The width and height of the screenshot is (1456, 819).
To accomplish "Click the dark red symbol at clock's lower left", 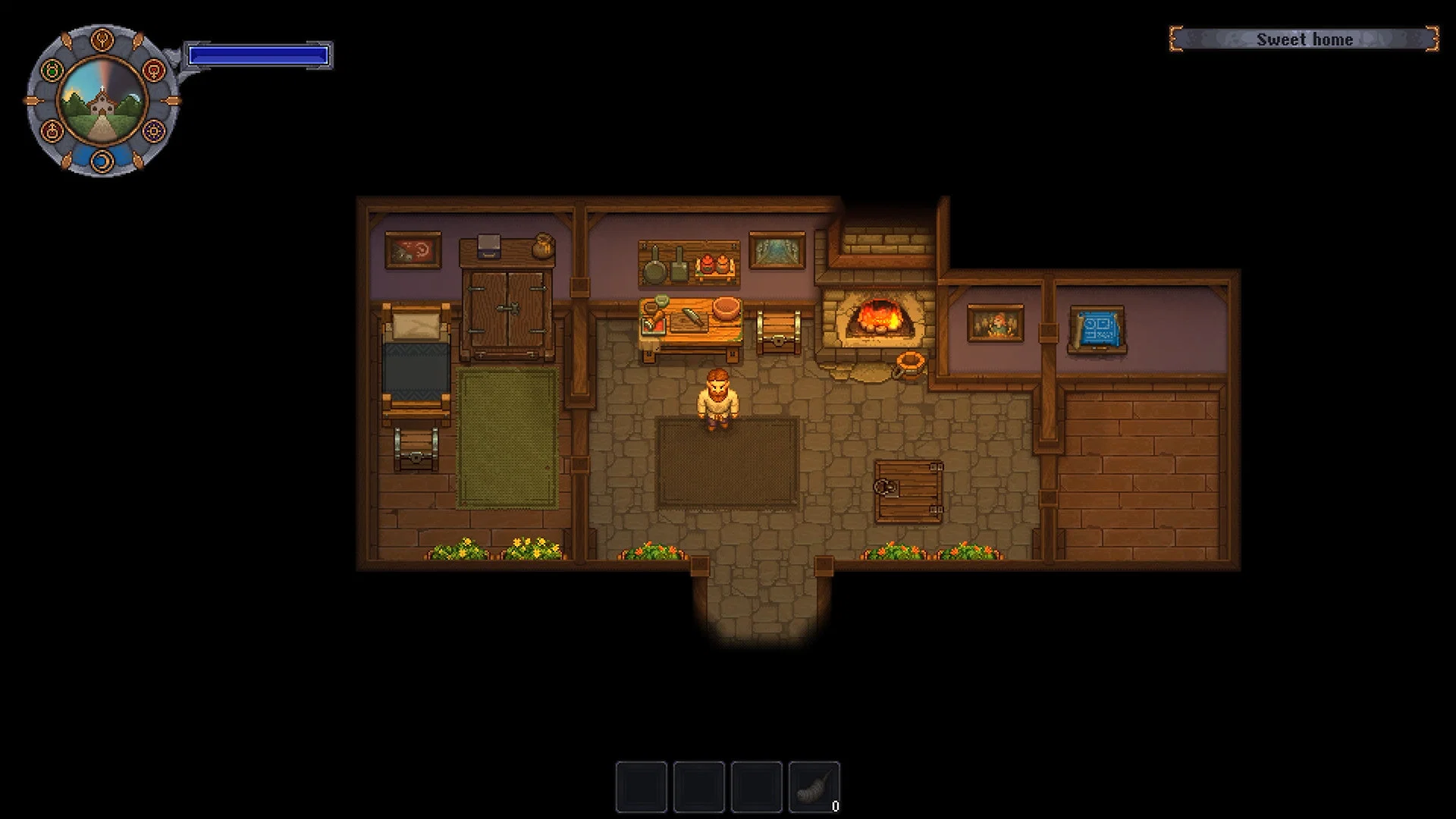I will pyautogui.click(x=52, y=131).
